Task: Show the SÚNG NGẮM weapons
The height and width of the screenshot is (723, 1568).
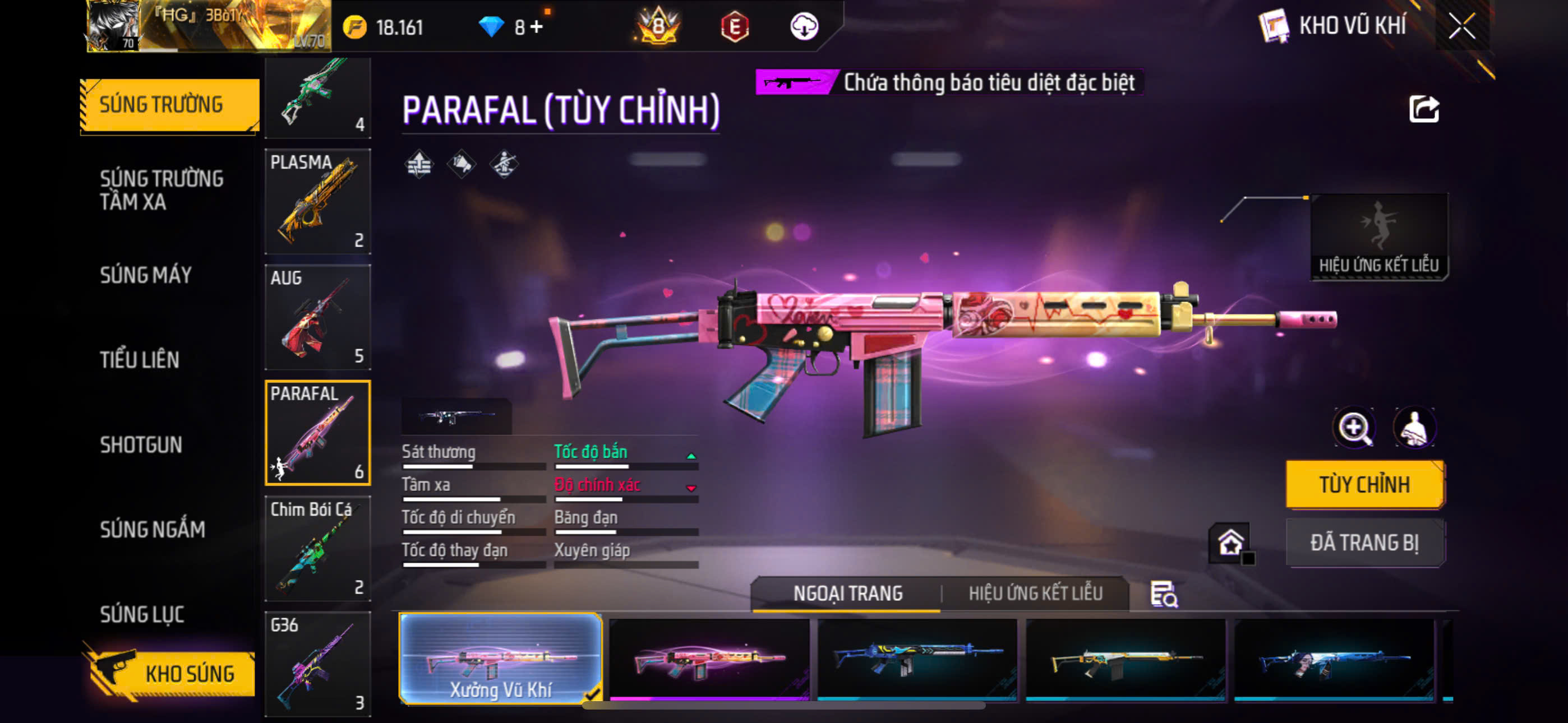Action: coord(152,530)
